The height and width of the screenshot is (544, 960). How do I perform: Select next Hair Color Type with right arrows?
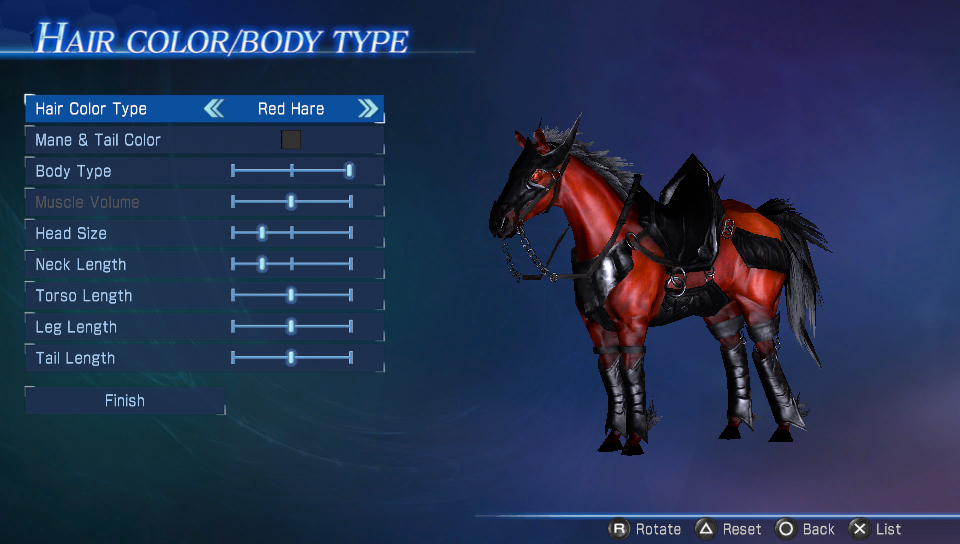(368, 109)
